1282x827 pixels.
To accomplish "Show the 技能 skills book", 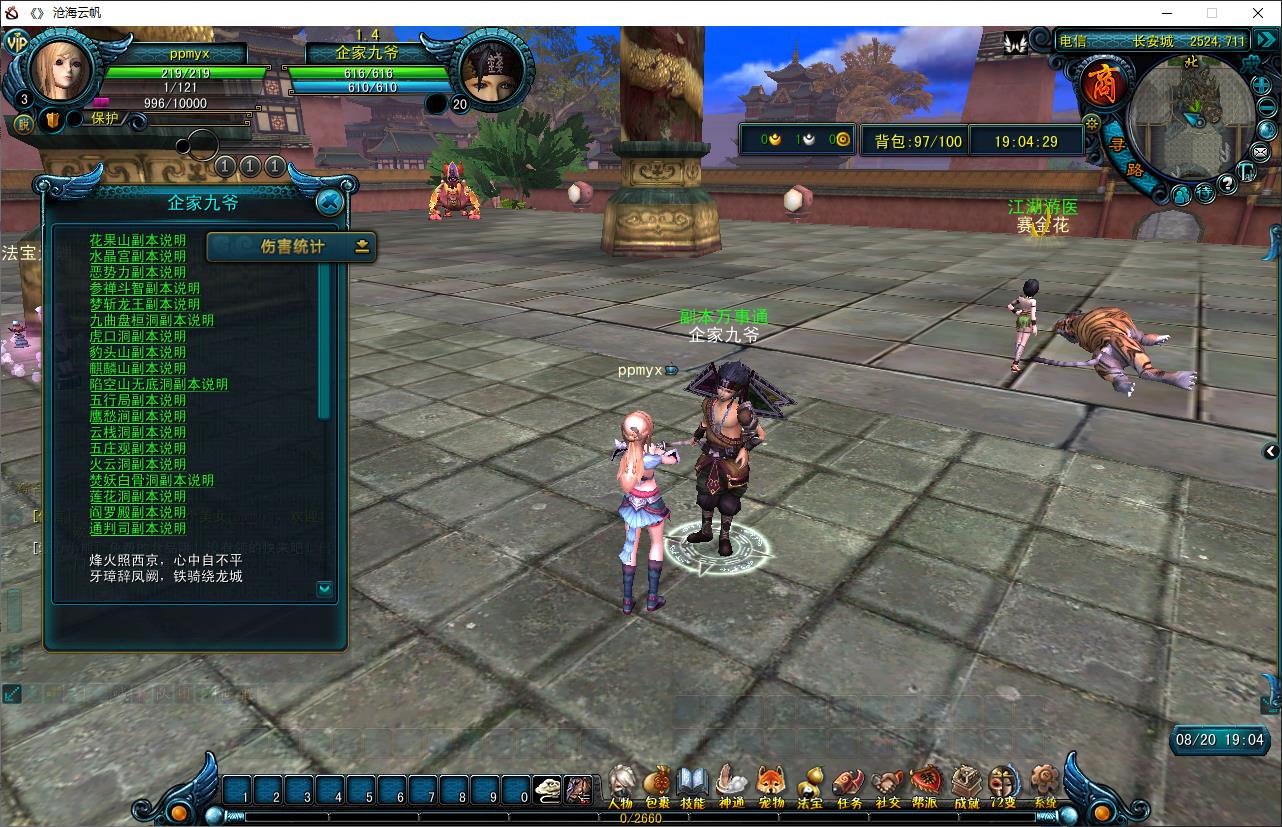I will (692, 785).
